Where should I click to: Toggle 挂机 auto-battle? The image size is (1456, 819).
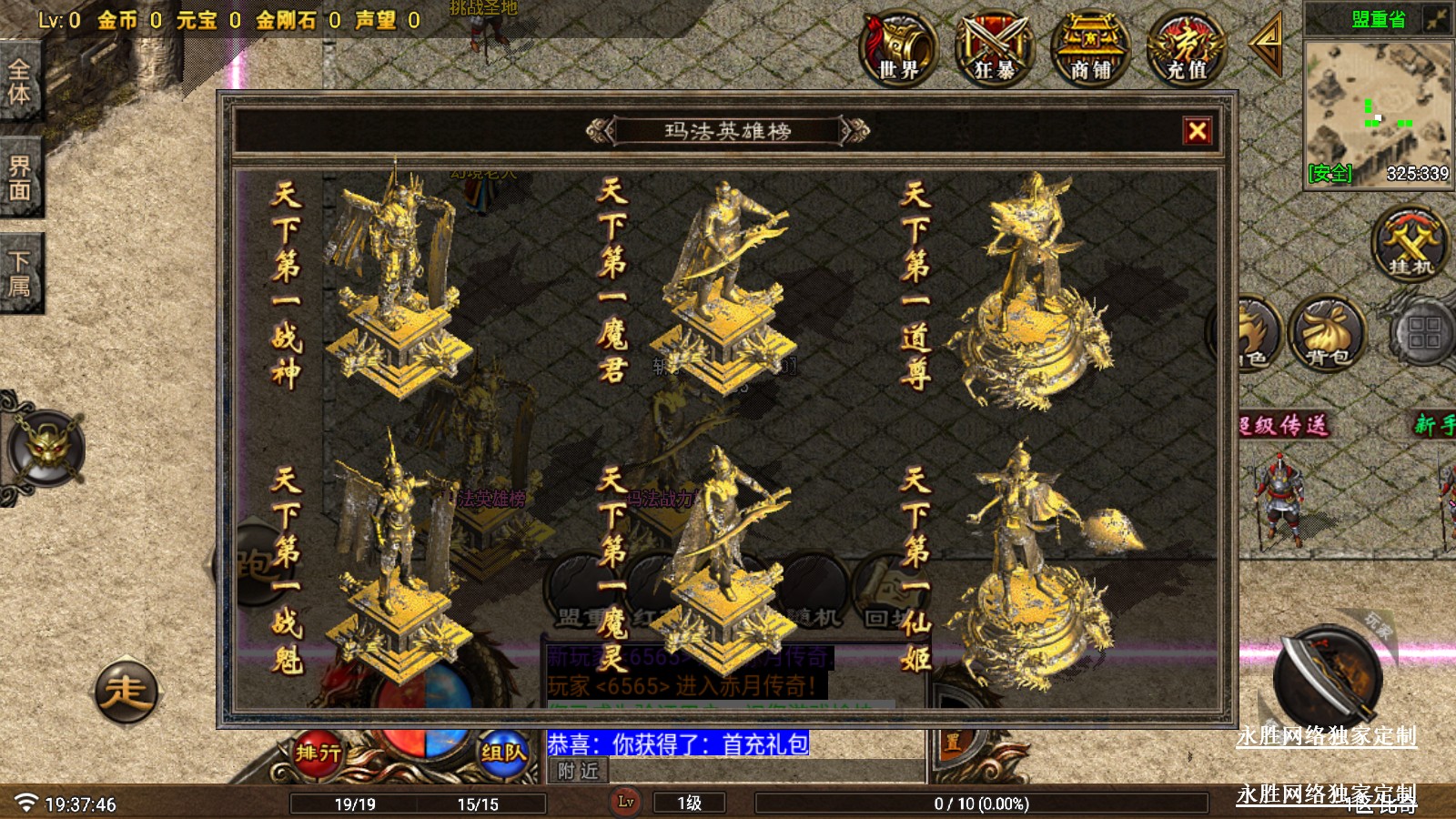tap(1410, 244)
